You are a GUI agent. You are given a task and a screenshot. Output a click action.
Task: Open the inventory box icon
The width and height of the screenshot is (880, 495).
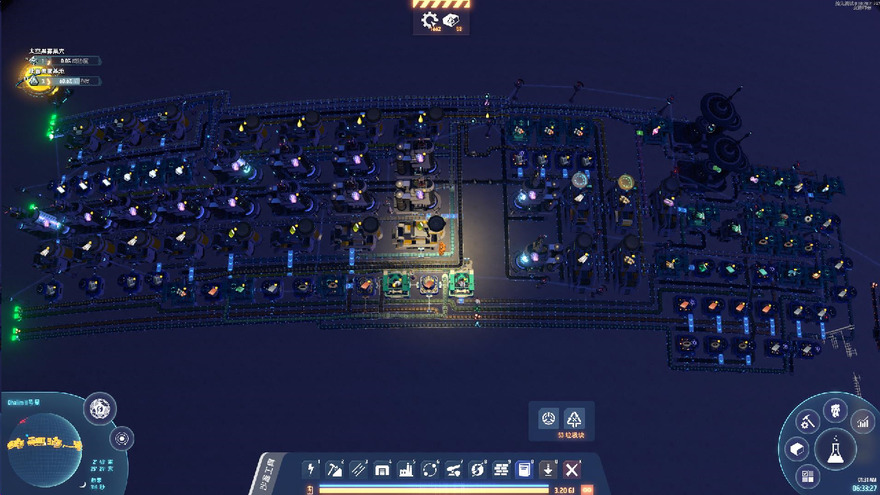798,451
